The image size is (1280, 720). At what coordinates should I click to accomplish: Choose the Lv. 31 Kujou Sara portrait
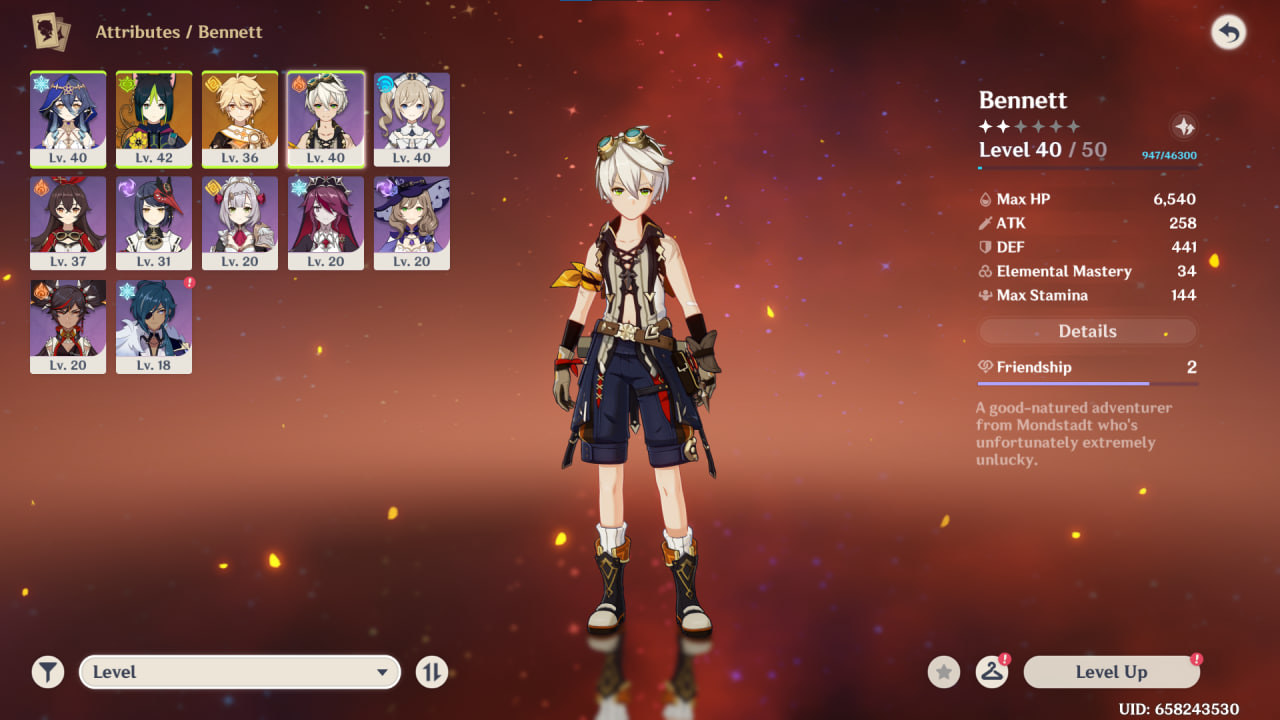[x=154, y=222]
